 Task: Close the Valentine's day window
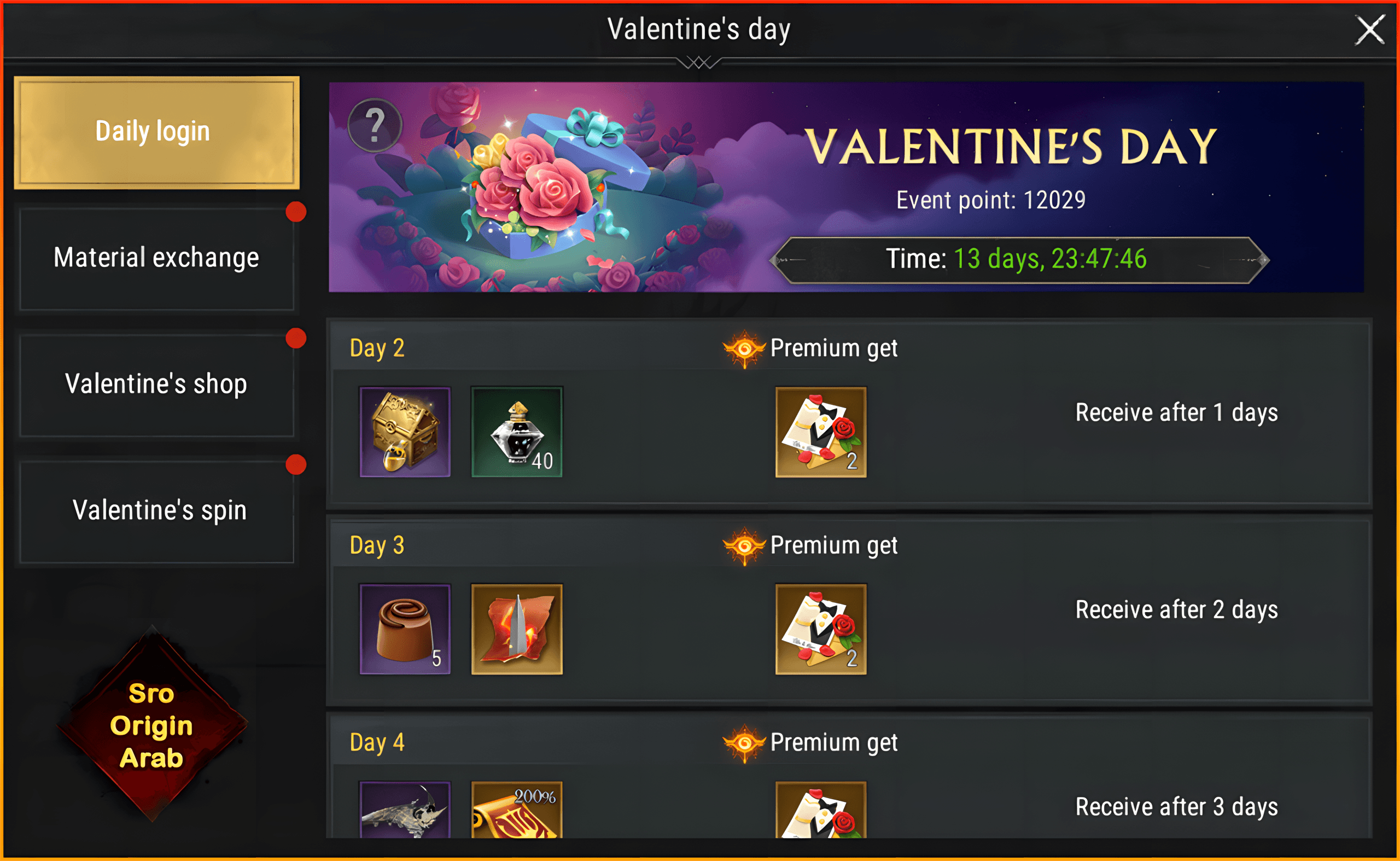1369,30
